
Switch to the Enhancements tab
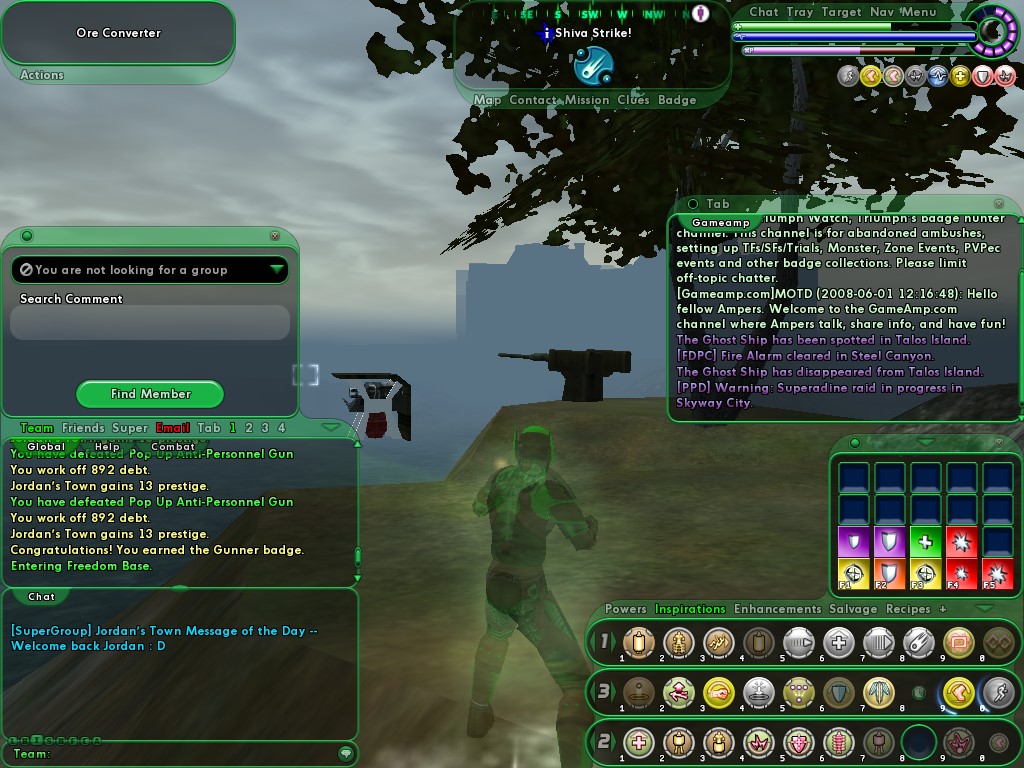[777, 609]
